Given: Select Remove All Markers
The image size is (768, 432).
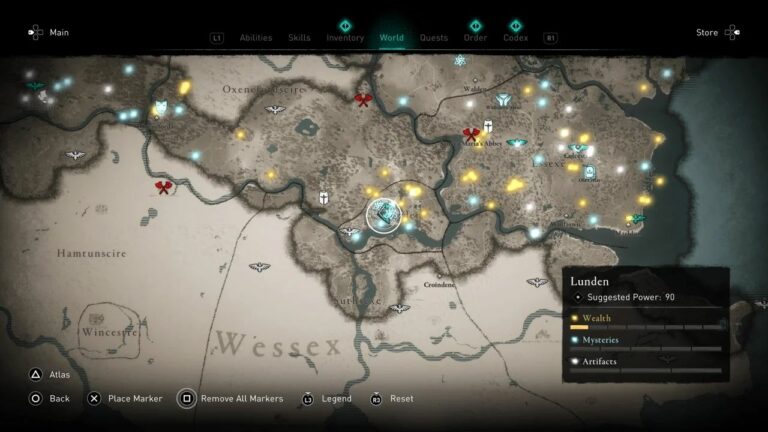Looking at the screenshot, I should point(232,398).
